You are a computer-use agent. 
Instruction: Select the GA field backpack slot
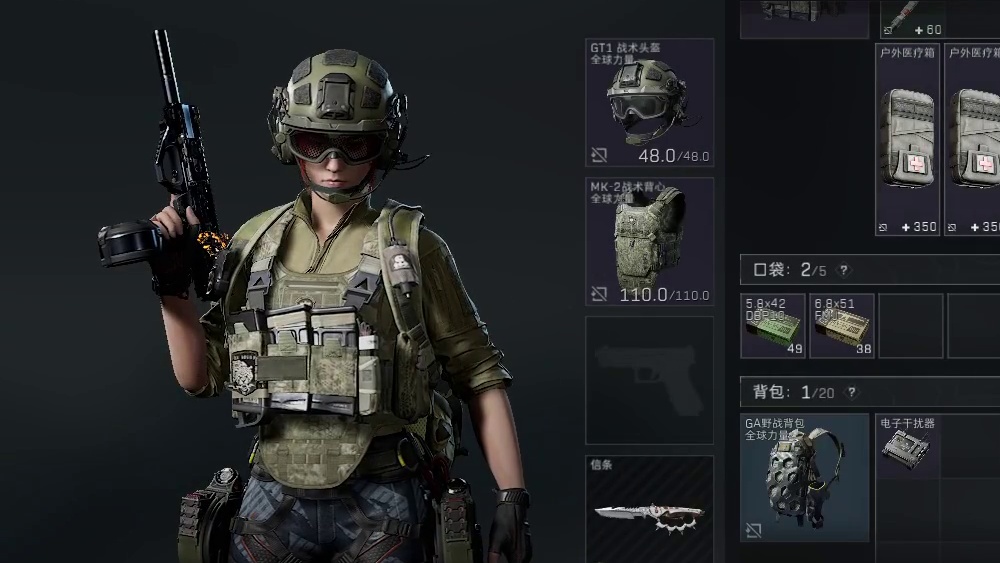tap(805, 478)
